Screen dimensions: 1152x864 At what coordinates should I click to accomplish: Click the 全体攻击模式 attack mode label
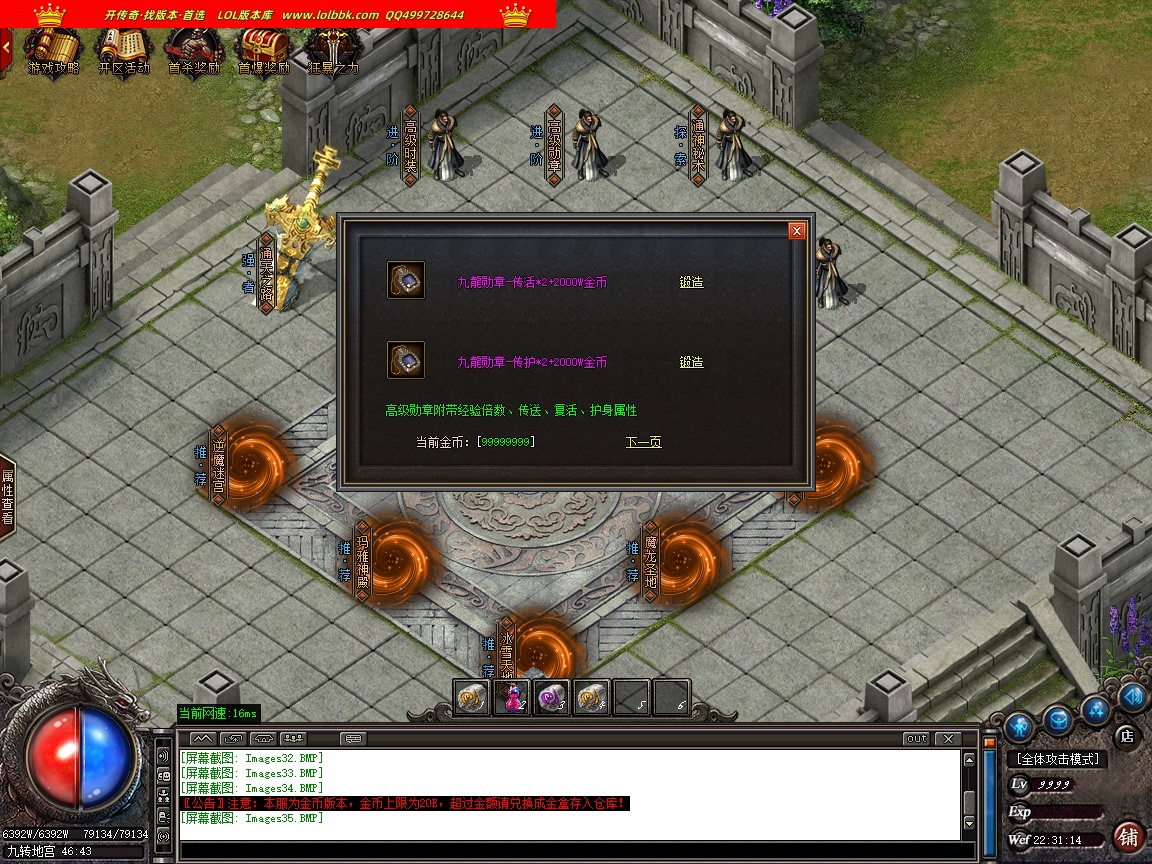tap(1056, 760)
